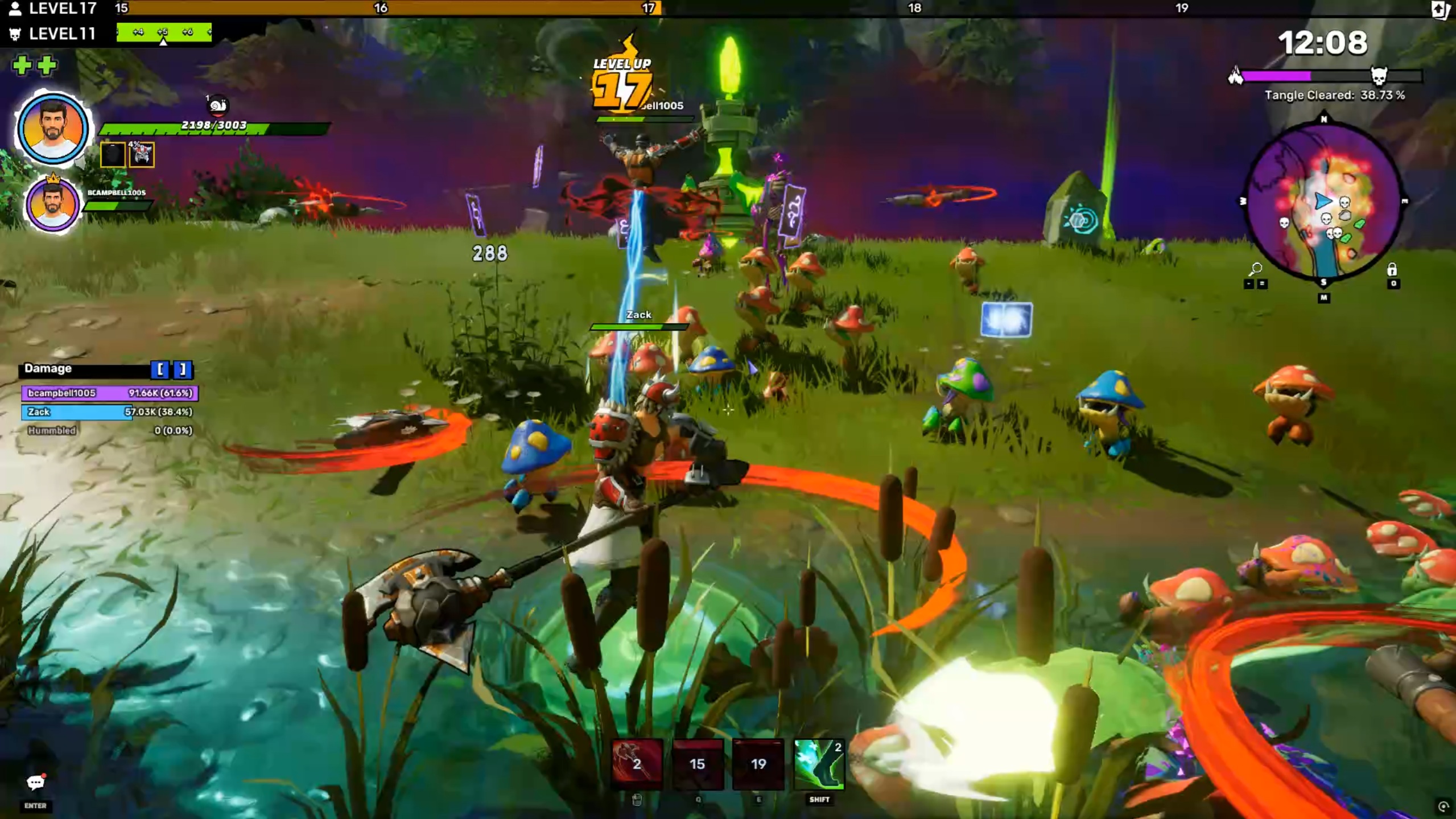Select Zack's row in the damage meter
The height and width of the screenshot is (819, 1456).
(109, 411)
